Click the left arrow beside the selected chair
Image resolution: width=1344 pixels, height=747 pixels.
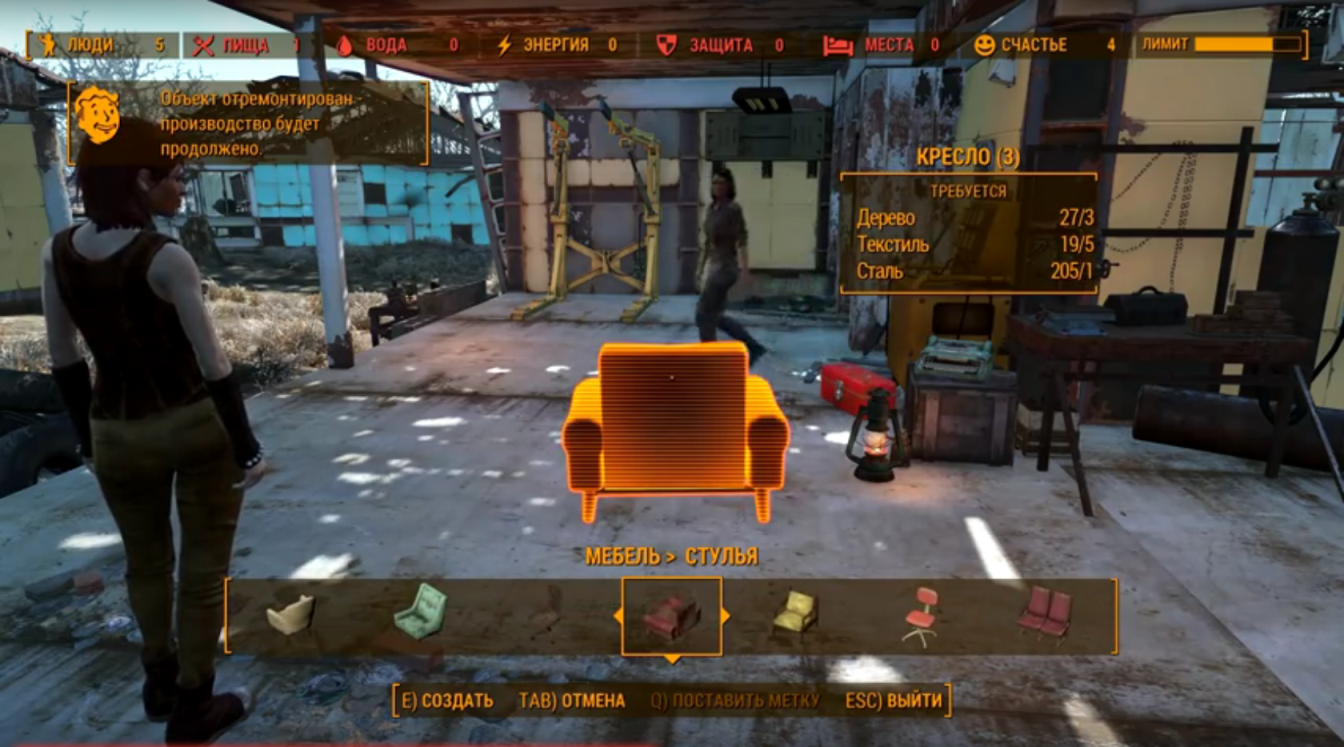point(618,616)
